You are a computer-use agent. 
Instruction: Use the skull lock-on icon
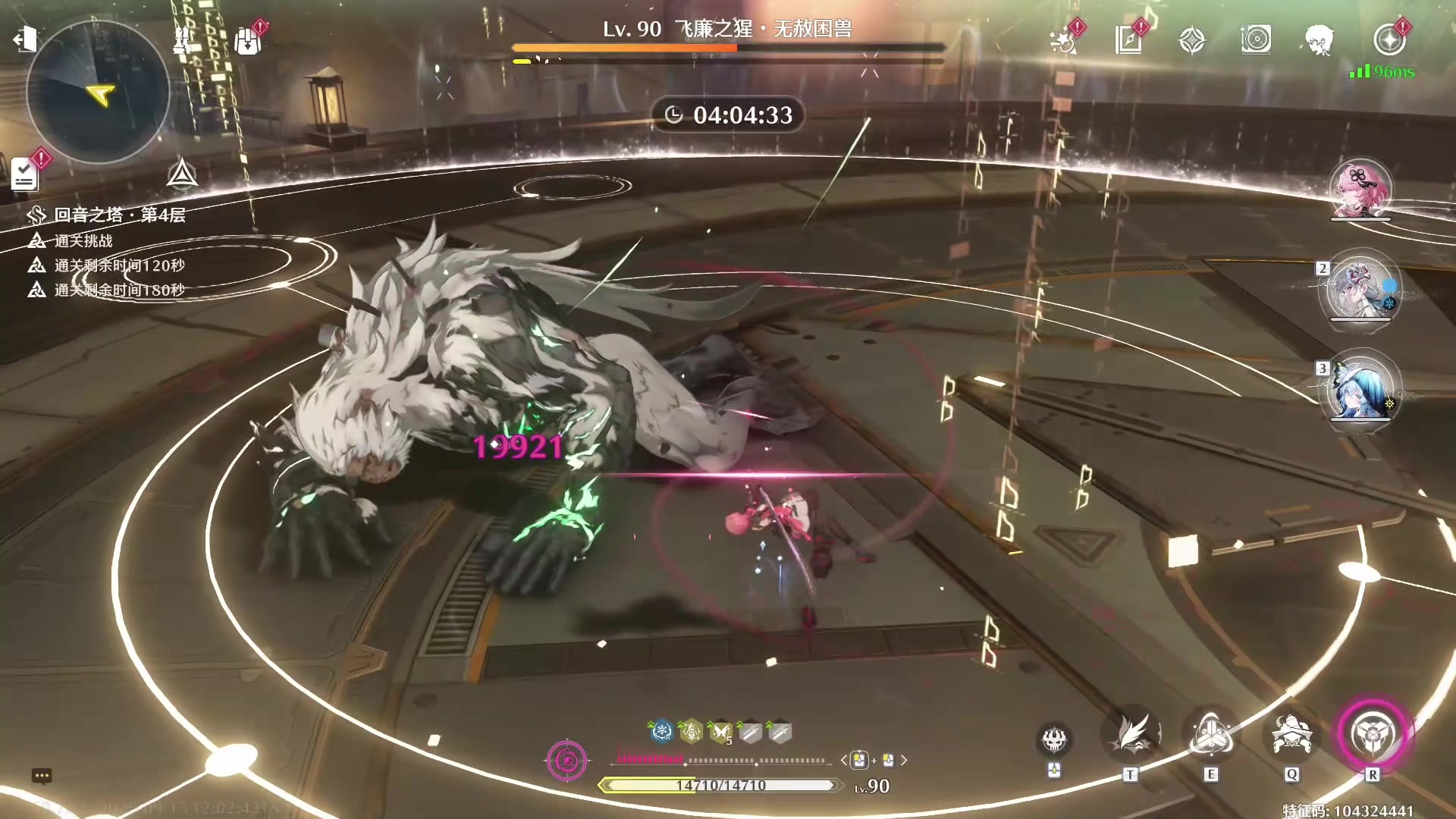1054,739
